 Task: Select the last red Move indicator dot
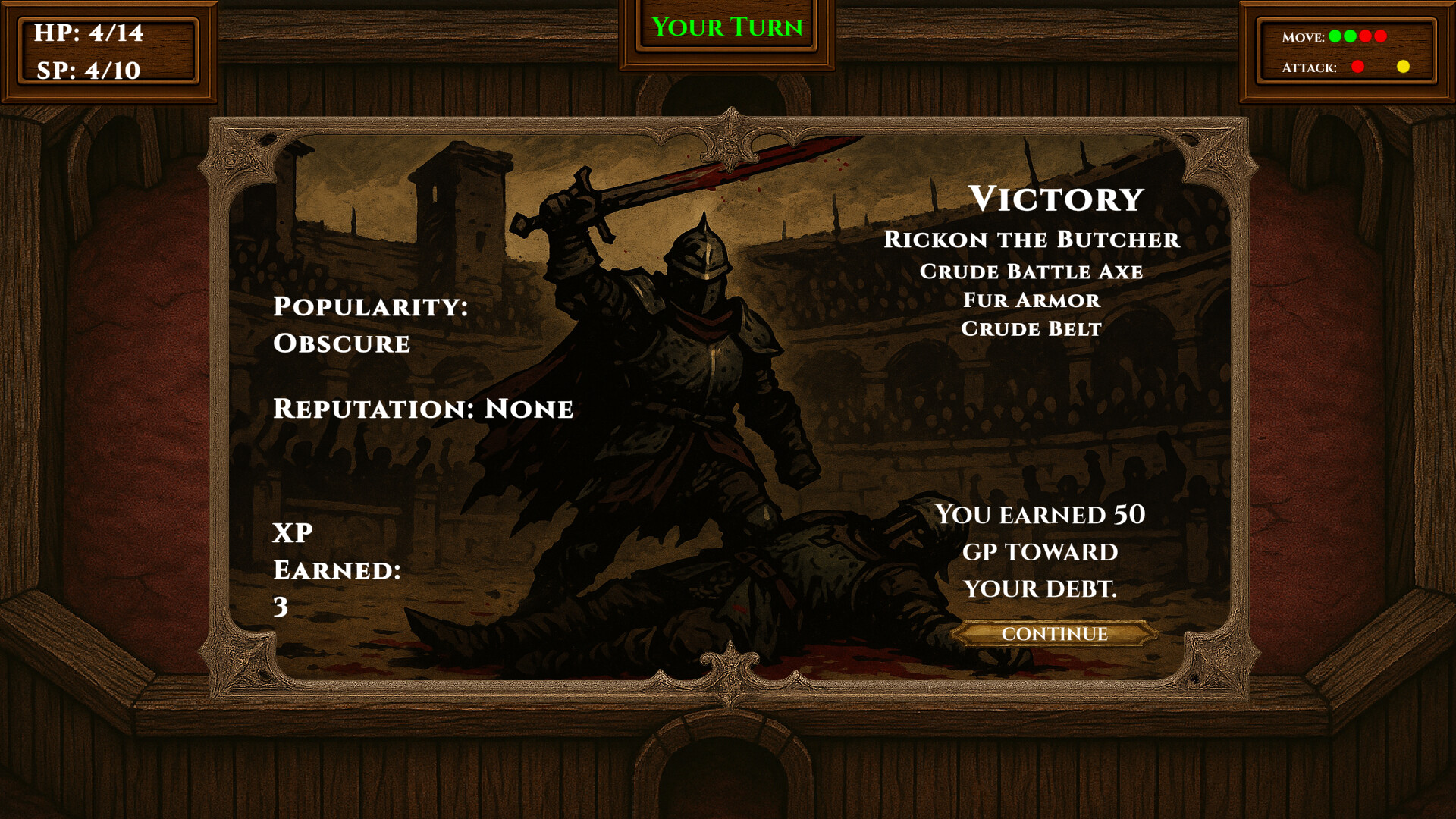tap(1380, 36)
